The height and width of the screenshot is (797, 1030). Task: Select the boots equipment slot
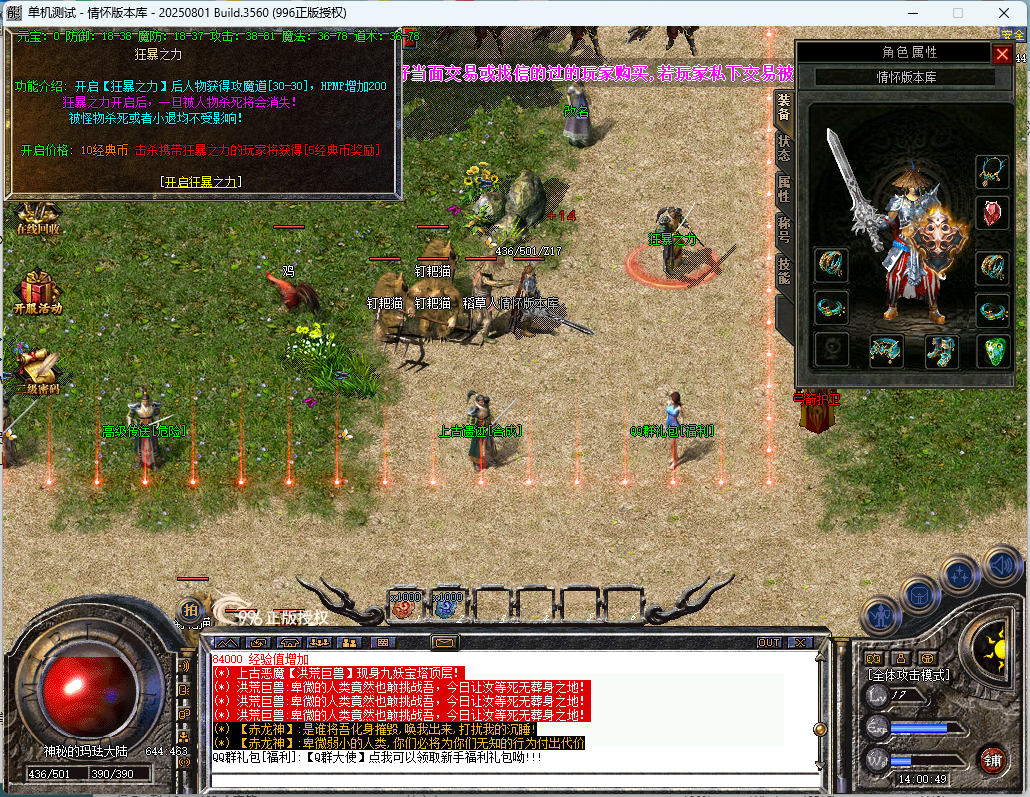939,350
